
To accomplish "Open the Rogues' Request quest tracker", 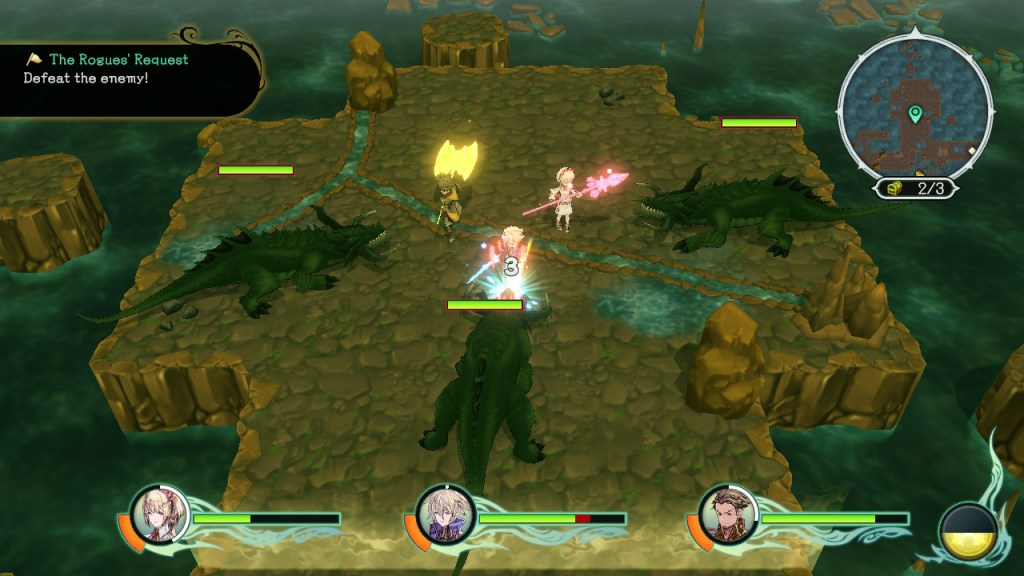I will point(118,60).
